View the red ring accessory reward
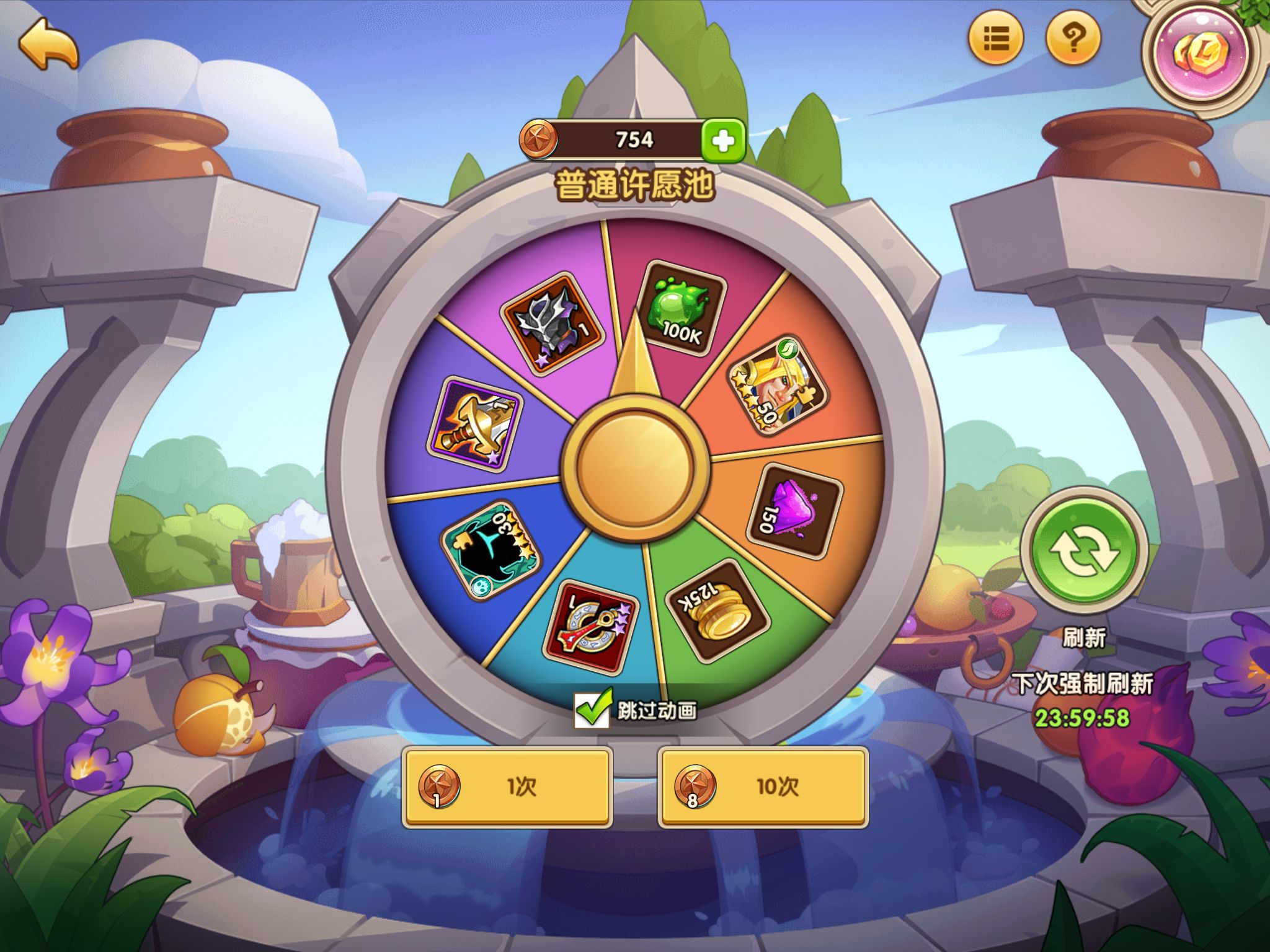The width and height of the screenshot is (1270, 952). (x=590, y=627)
